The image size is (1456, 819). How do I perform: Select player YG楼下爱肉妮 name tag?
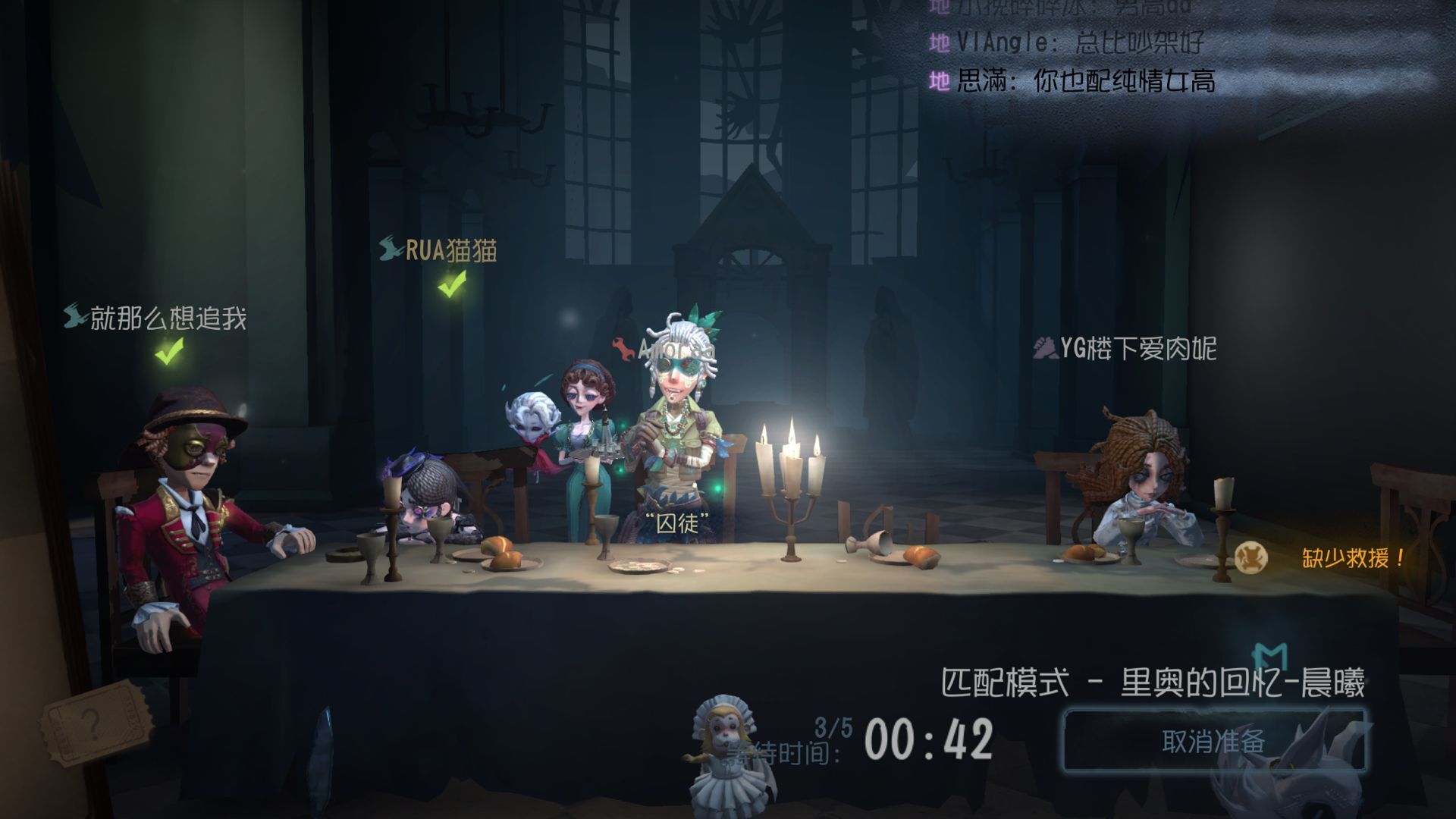1137,349
